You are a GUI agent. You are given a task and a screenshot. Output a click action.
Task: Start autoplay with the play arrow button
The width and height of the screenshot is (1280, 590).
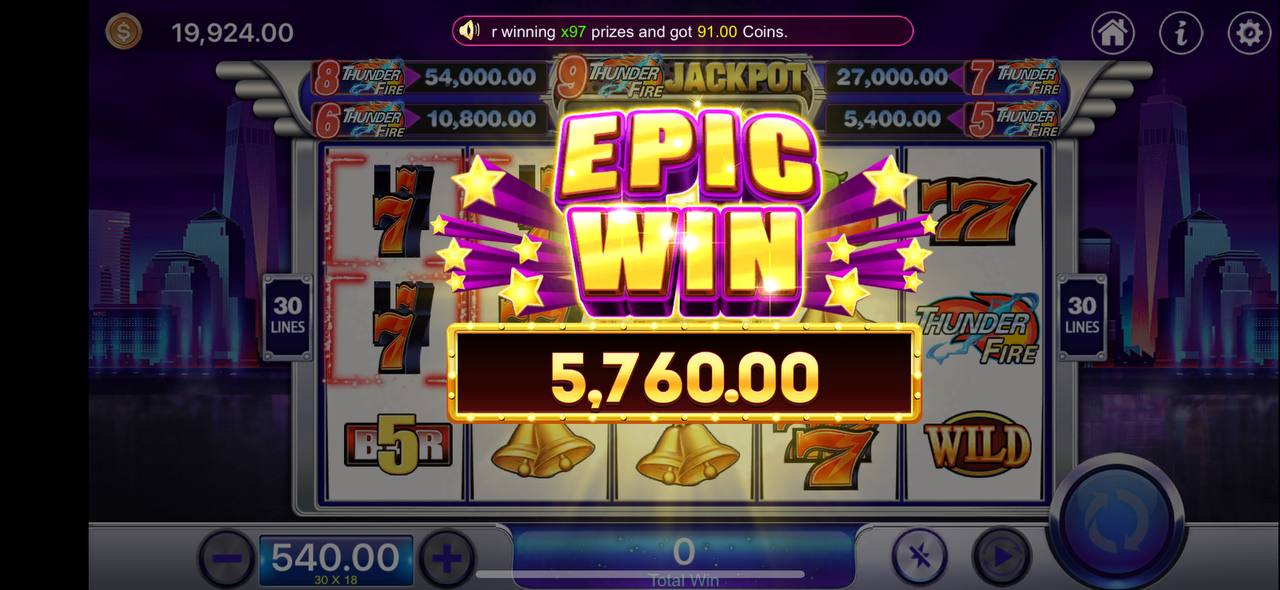(x=1001, y=558)
